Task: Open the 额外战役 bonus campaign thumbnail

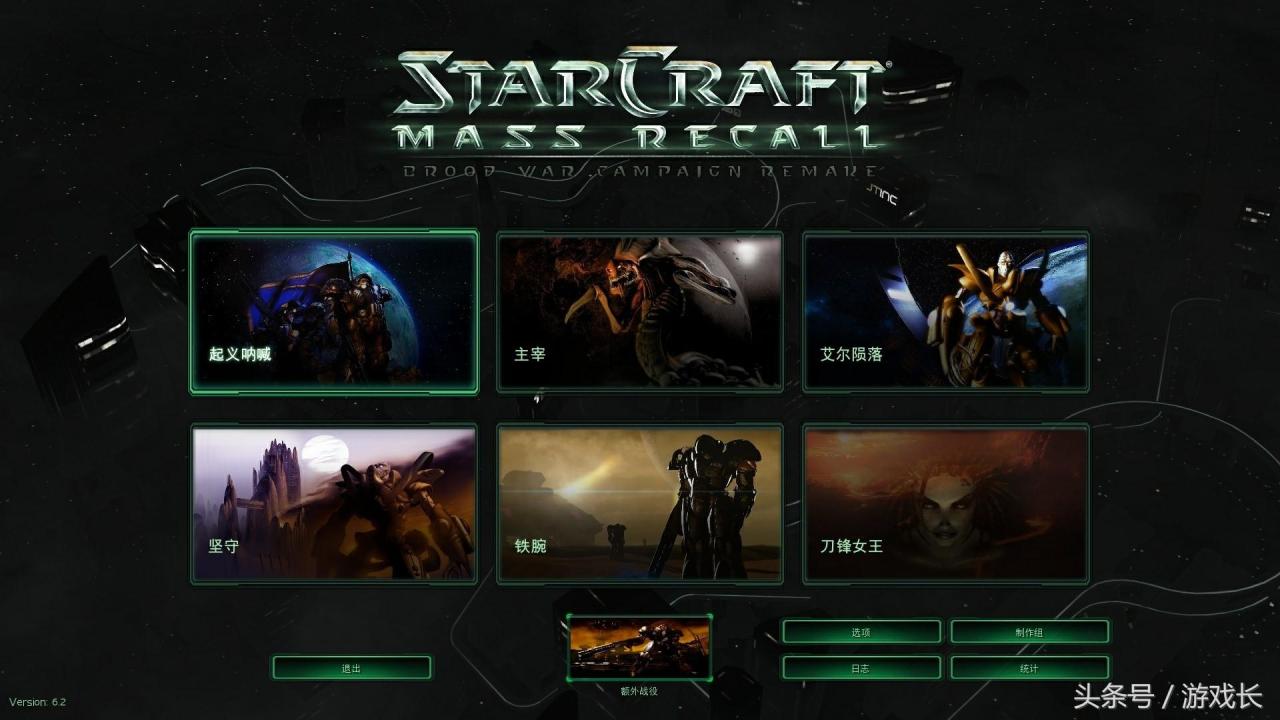Action: 639,647
